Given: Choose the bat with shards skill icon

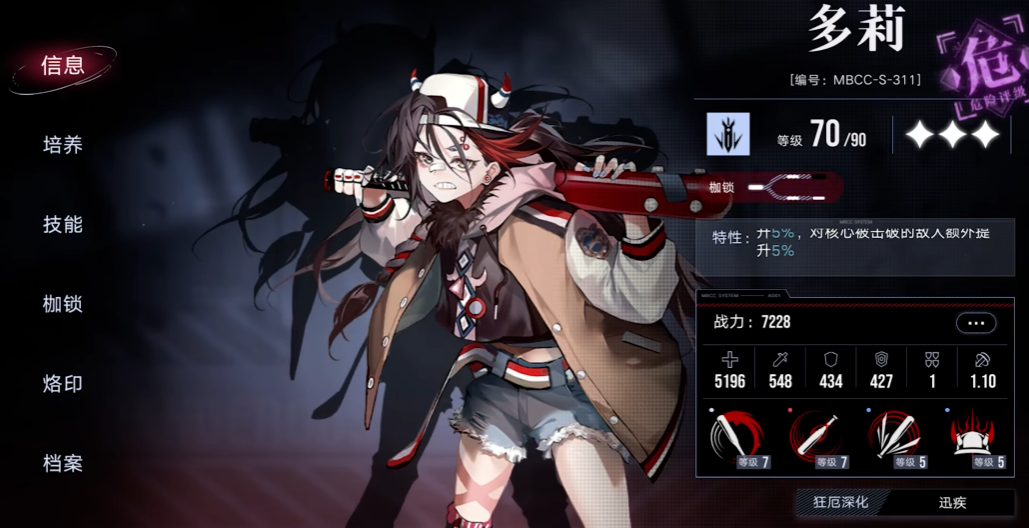Looking at the screenshot, I should (897, 439).
